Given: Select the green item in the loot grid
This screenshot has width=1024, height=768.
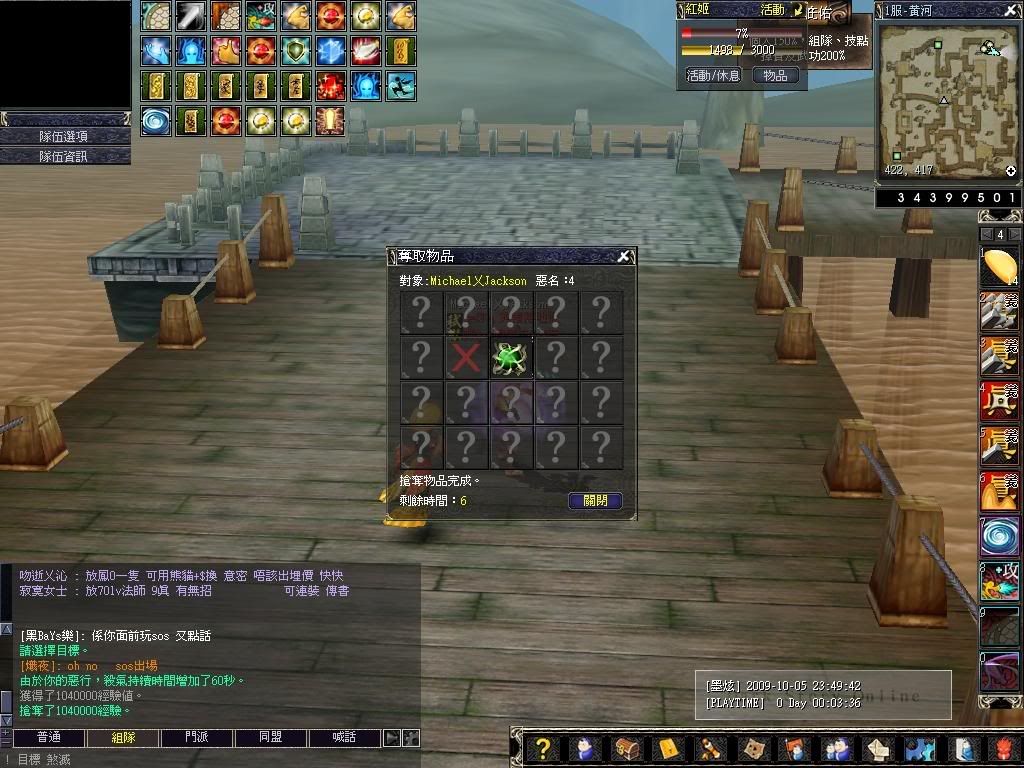Looking at the screenshot, I should (510, 357).
